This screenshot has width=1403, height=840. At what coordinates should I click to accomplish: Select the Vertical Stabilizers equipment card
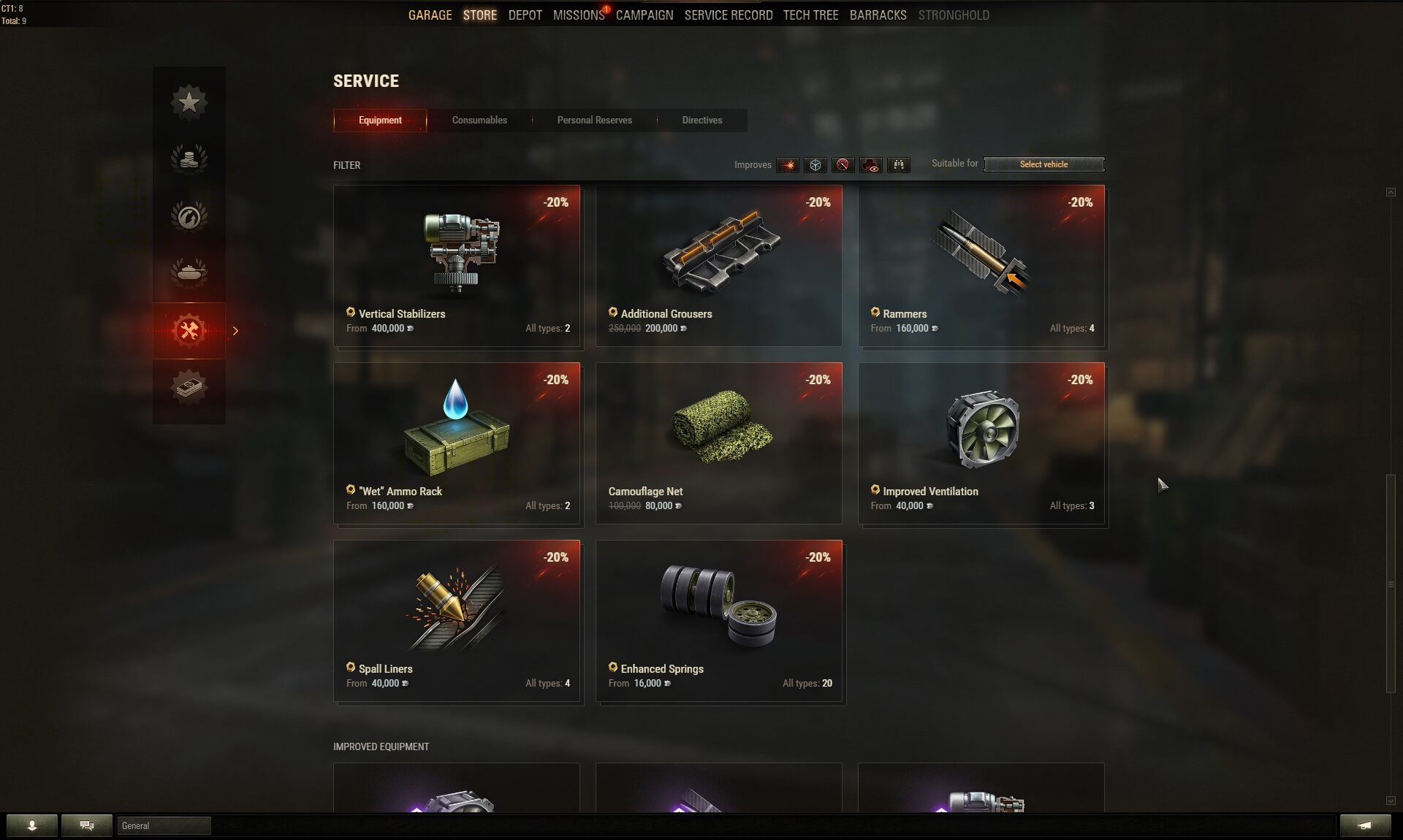457,266
